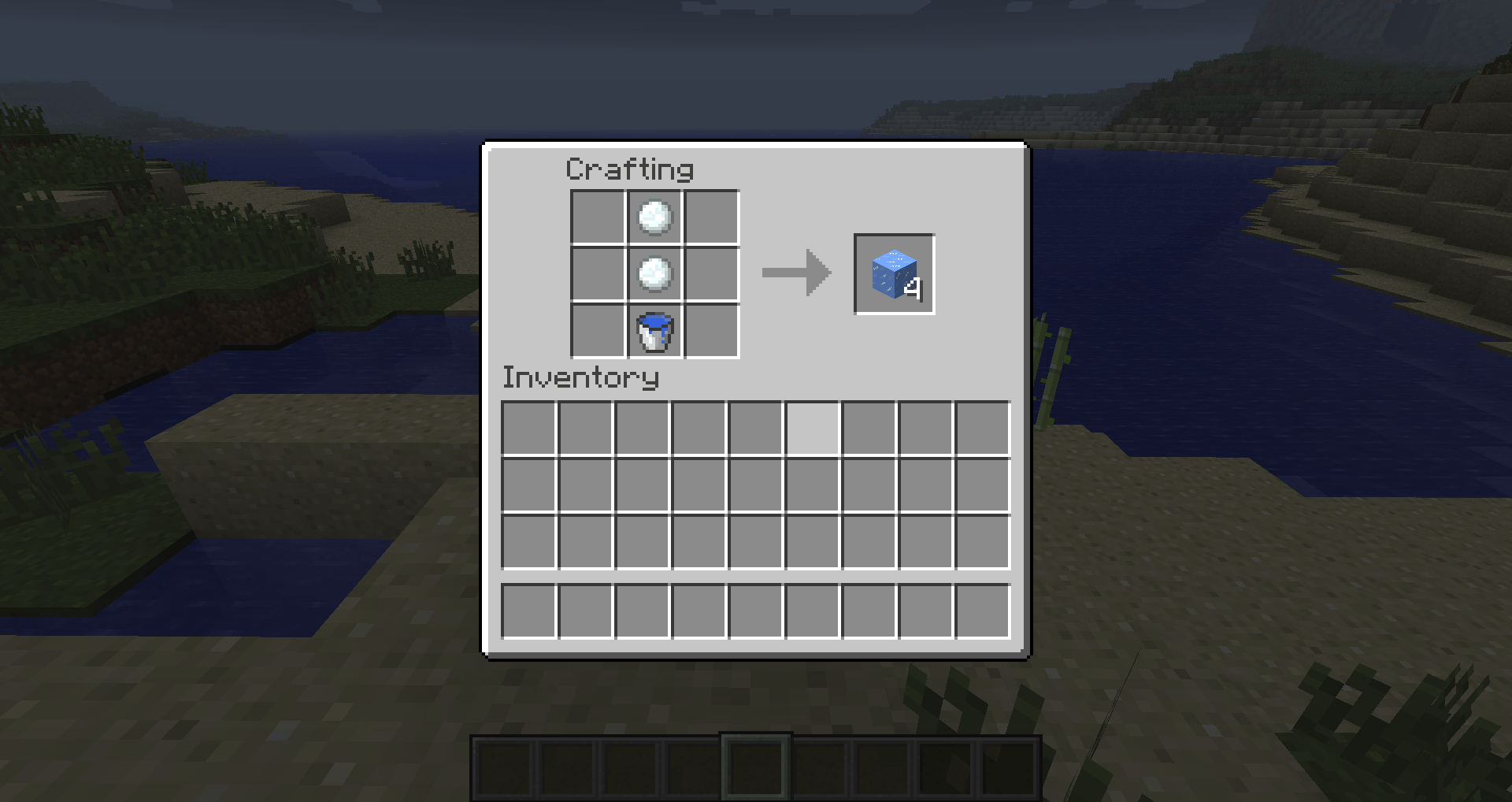
Task: Click the bottom-right crafting grid slot
Action: [x=710, y=331]
